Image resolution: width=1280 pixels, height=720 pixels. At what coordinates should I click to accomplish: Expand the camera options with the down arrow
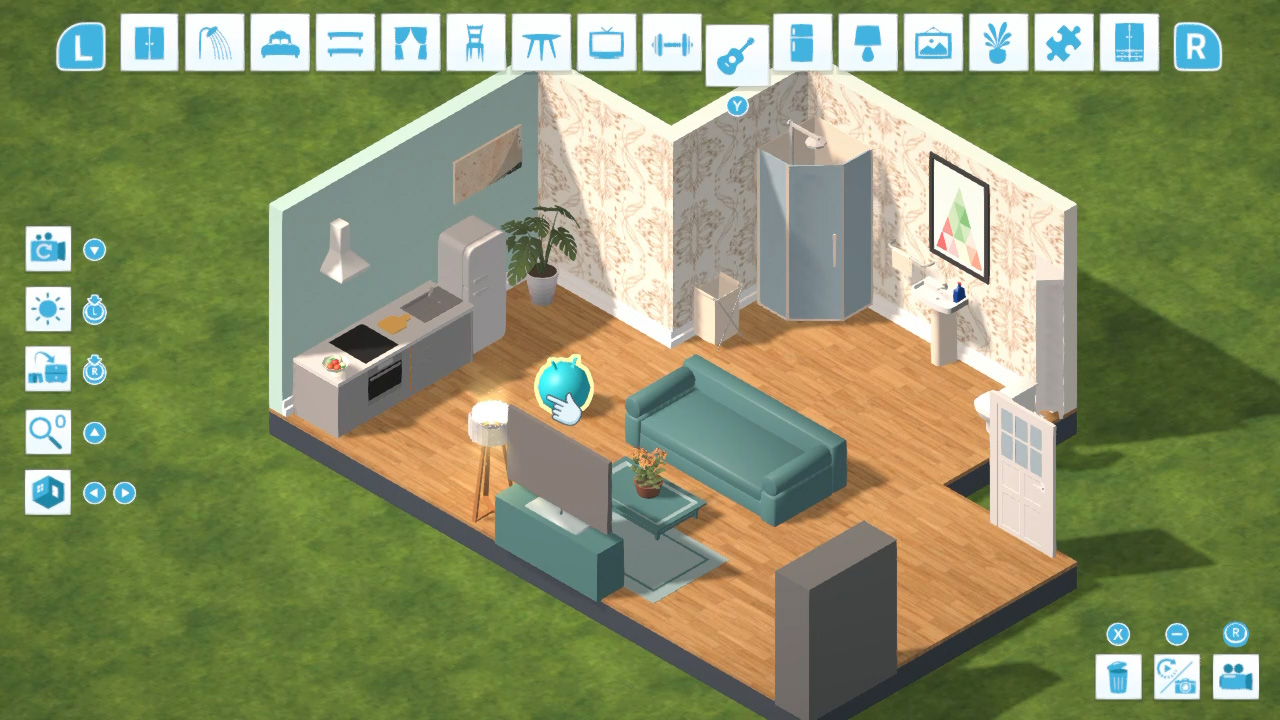[93, 249]
